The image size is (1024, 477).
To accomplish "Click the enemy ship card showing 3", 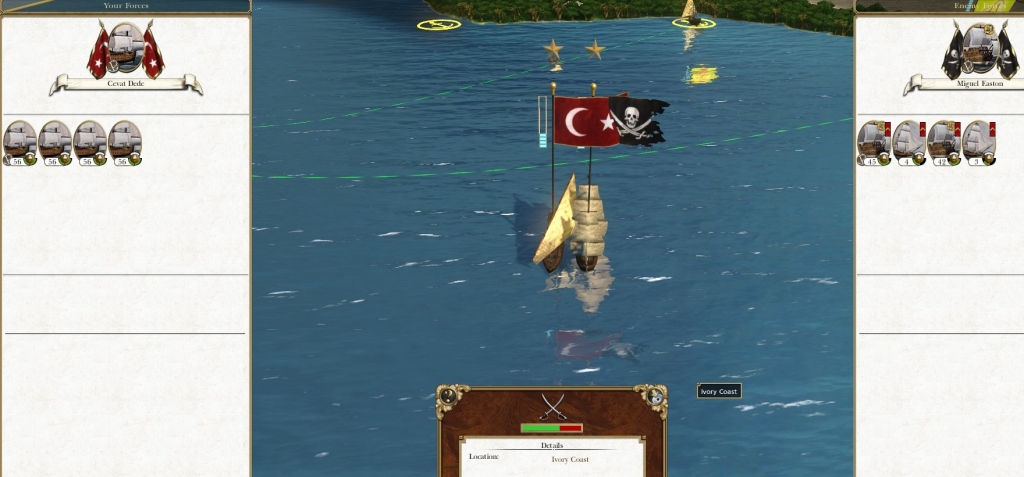I will tap(979, 142).
